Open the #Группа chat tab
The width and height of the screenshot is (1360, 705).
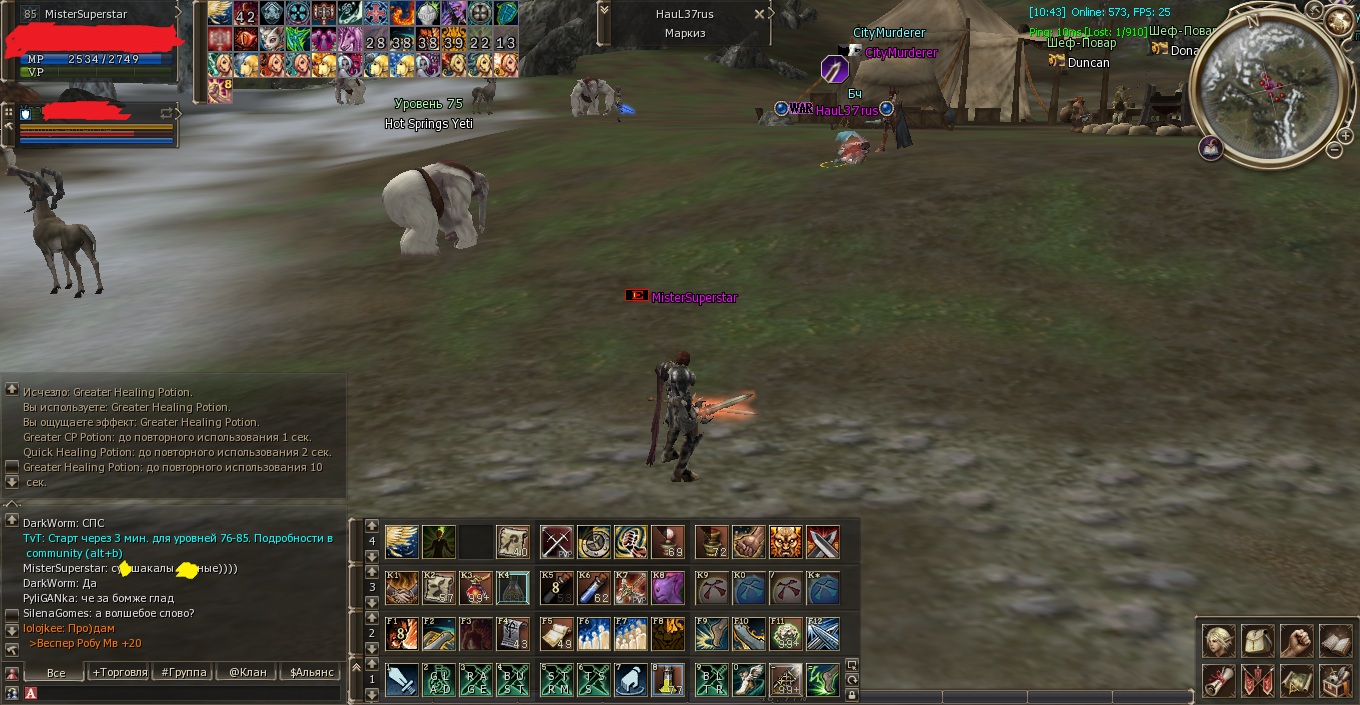coord(184,672)
